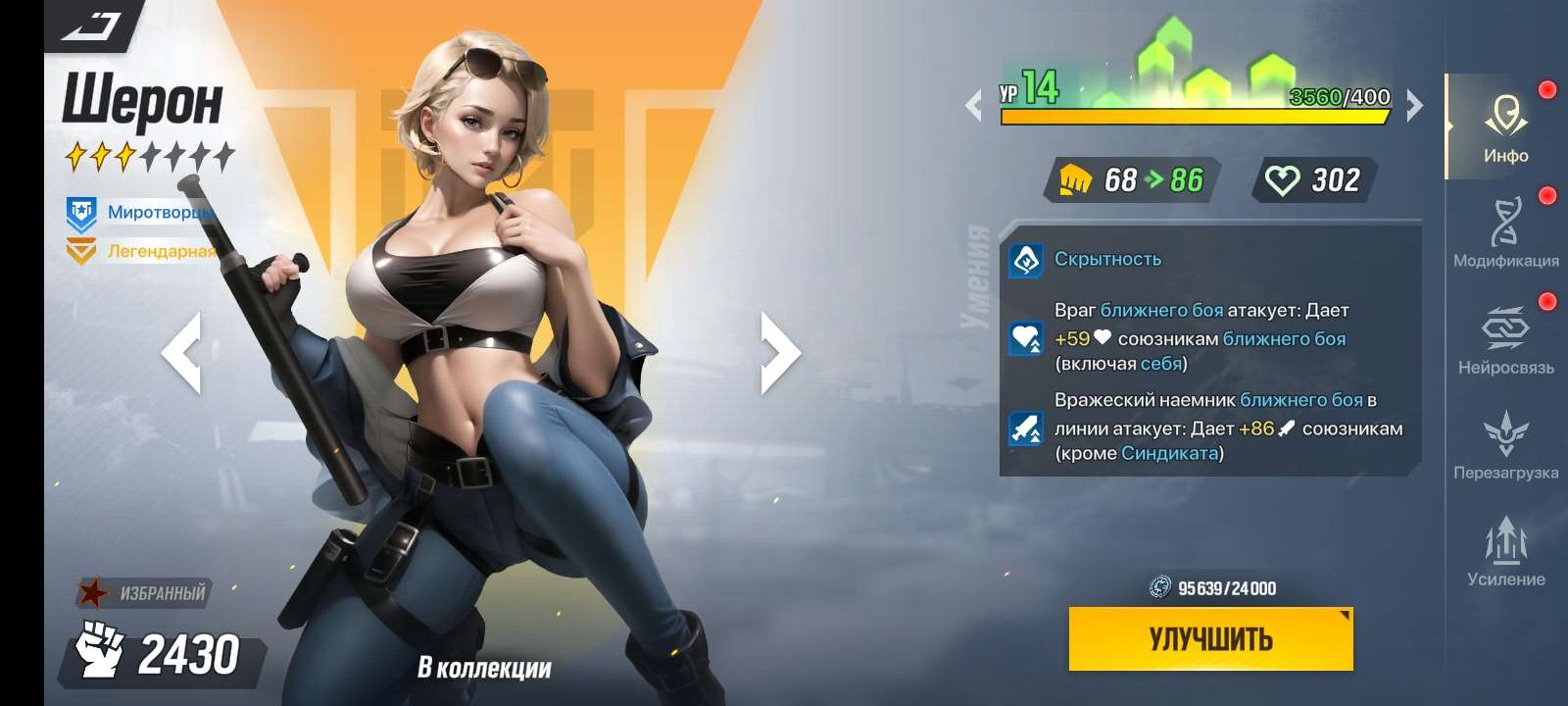
Task: Click the Скрытность skill icon
Action: (1025, 259)
